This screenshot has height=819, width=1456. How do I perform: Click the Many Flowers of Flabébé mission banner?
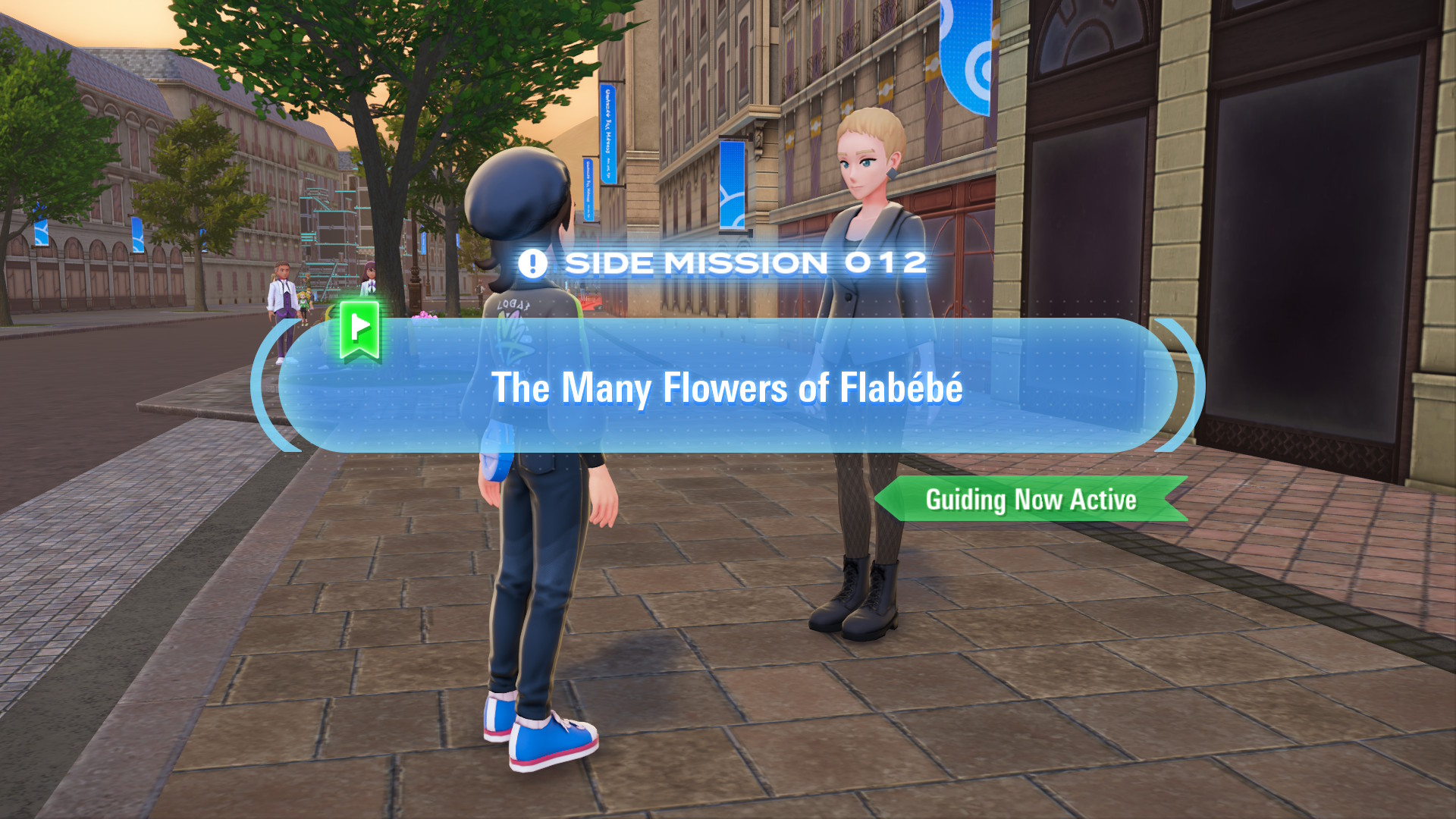click(x=726, y=387)
